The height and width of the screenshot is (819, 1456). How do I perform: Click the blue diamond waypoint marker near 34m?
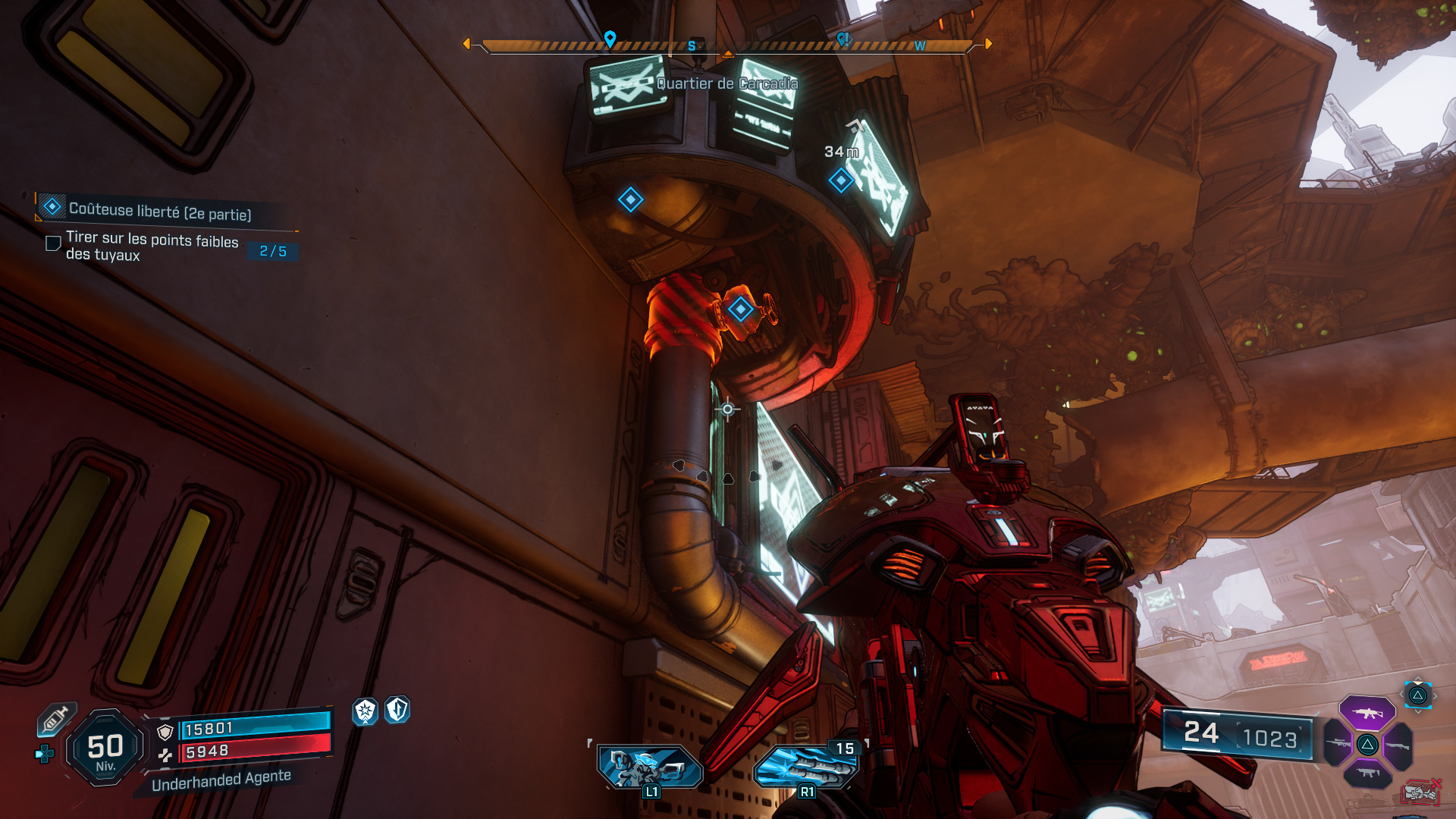point(839,181)
